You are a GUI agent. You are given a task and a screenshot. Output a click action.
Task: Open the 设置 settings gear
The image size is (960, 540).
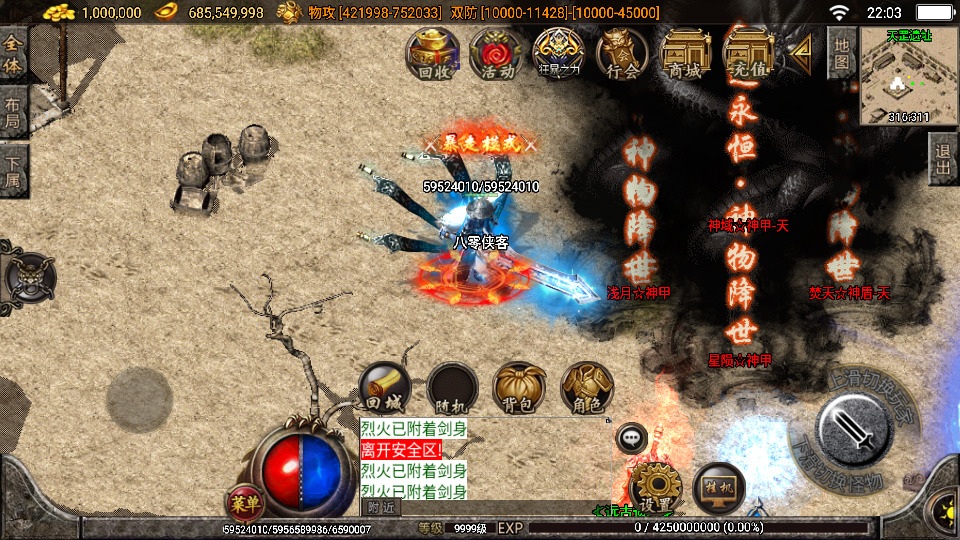[655, 487]
